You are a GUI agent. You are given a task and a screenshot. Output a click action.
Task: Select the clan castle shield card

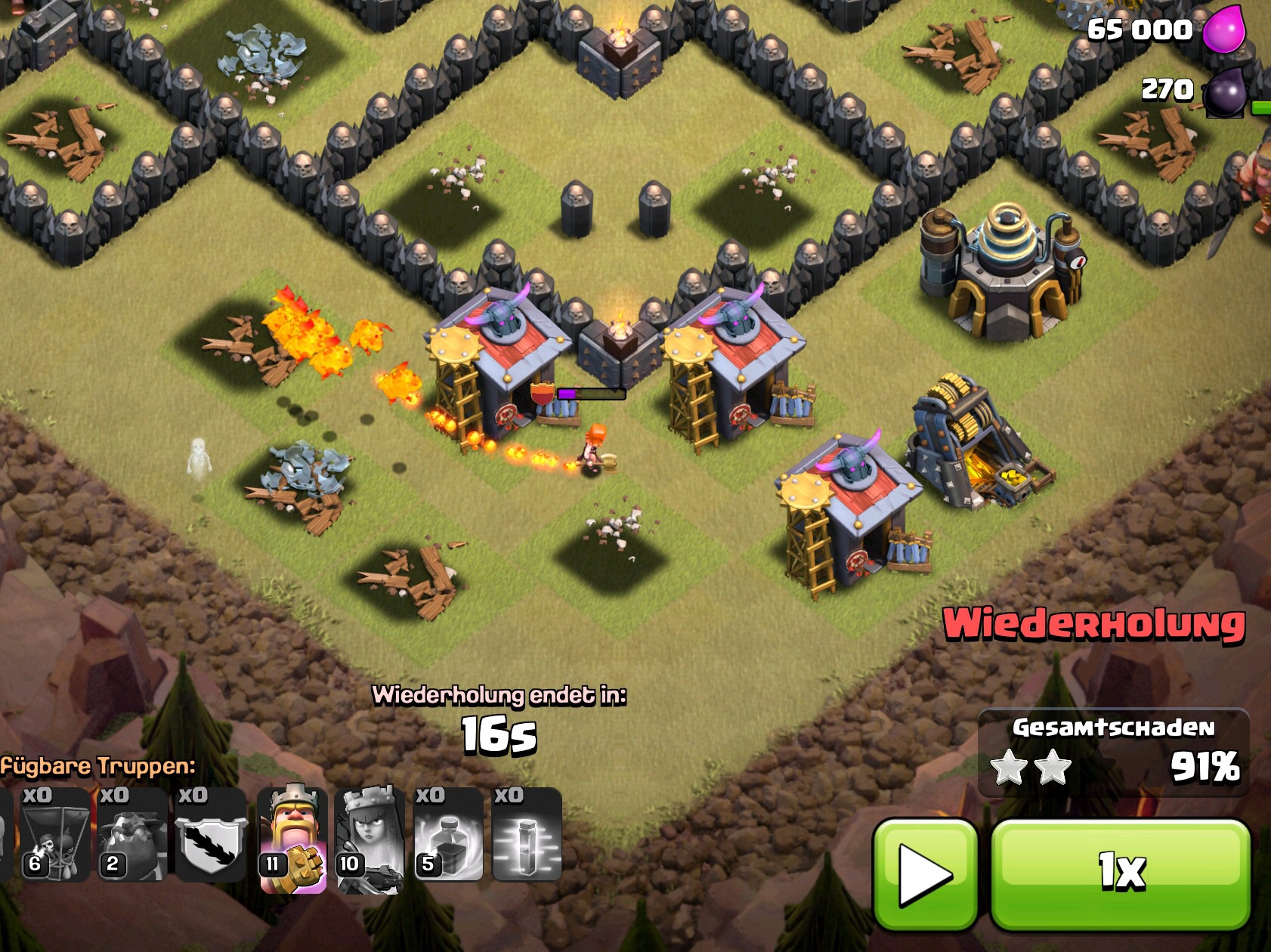pyautogui.click(x=211, y=835)
